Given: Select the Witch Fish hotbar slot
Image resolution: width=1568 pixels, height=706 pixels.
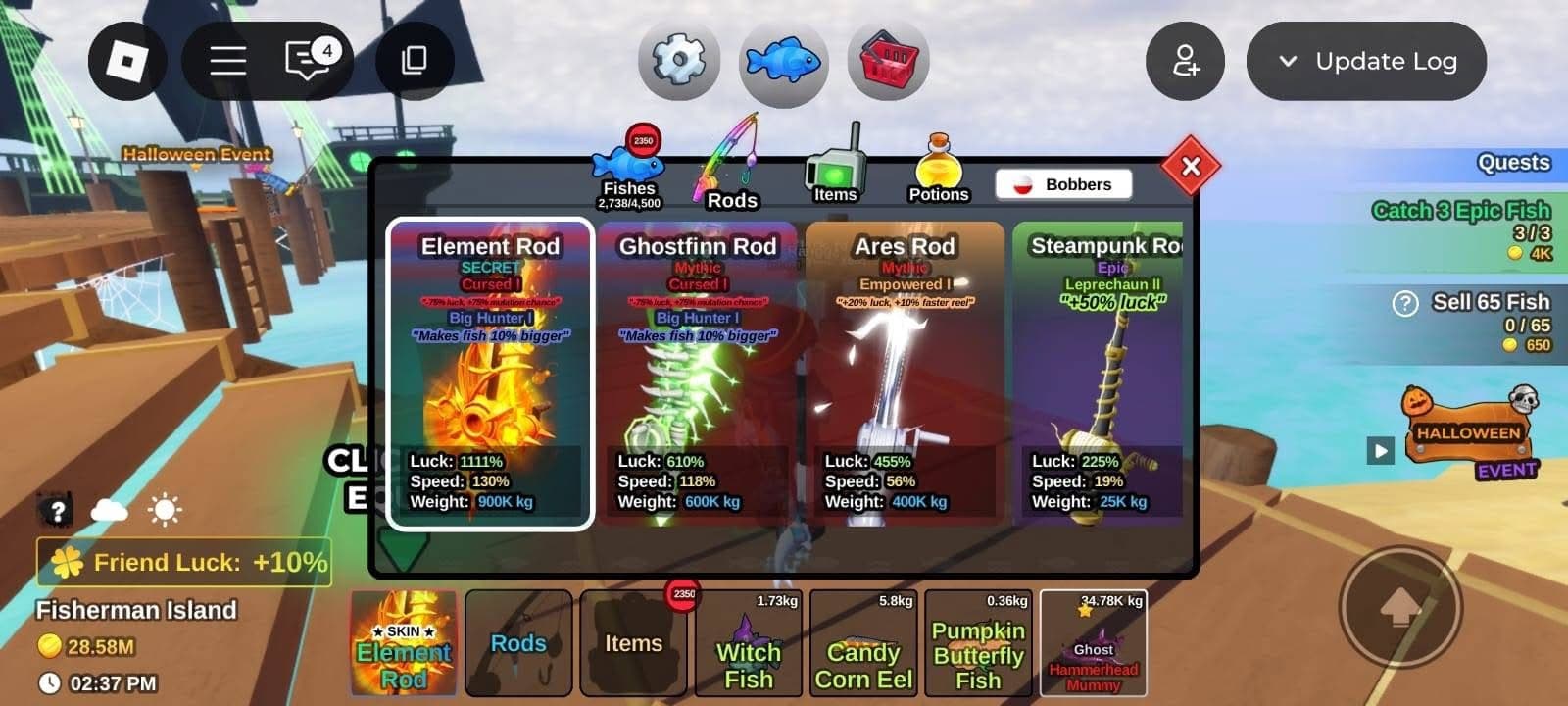Looking at the screenshot, I should (748, 643).
